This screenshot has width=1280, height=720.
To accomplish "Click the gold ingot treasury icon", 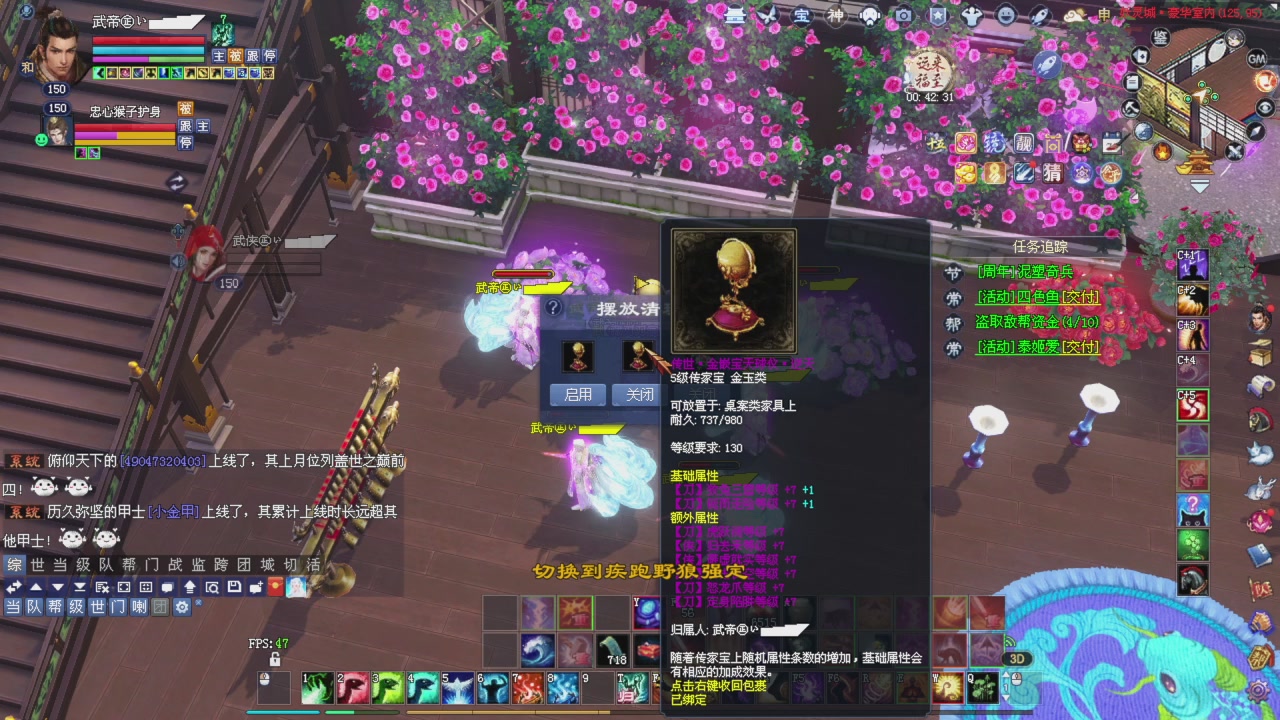I will click(x=966, y=173).
